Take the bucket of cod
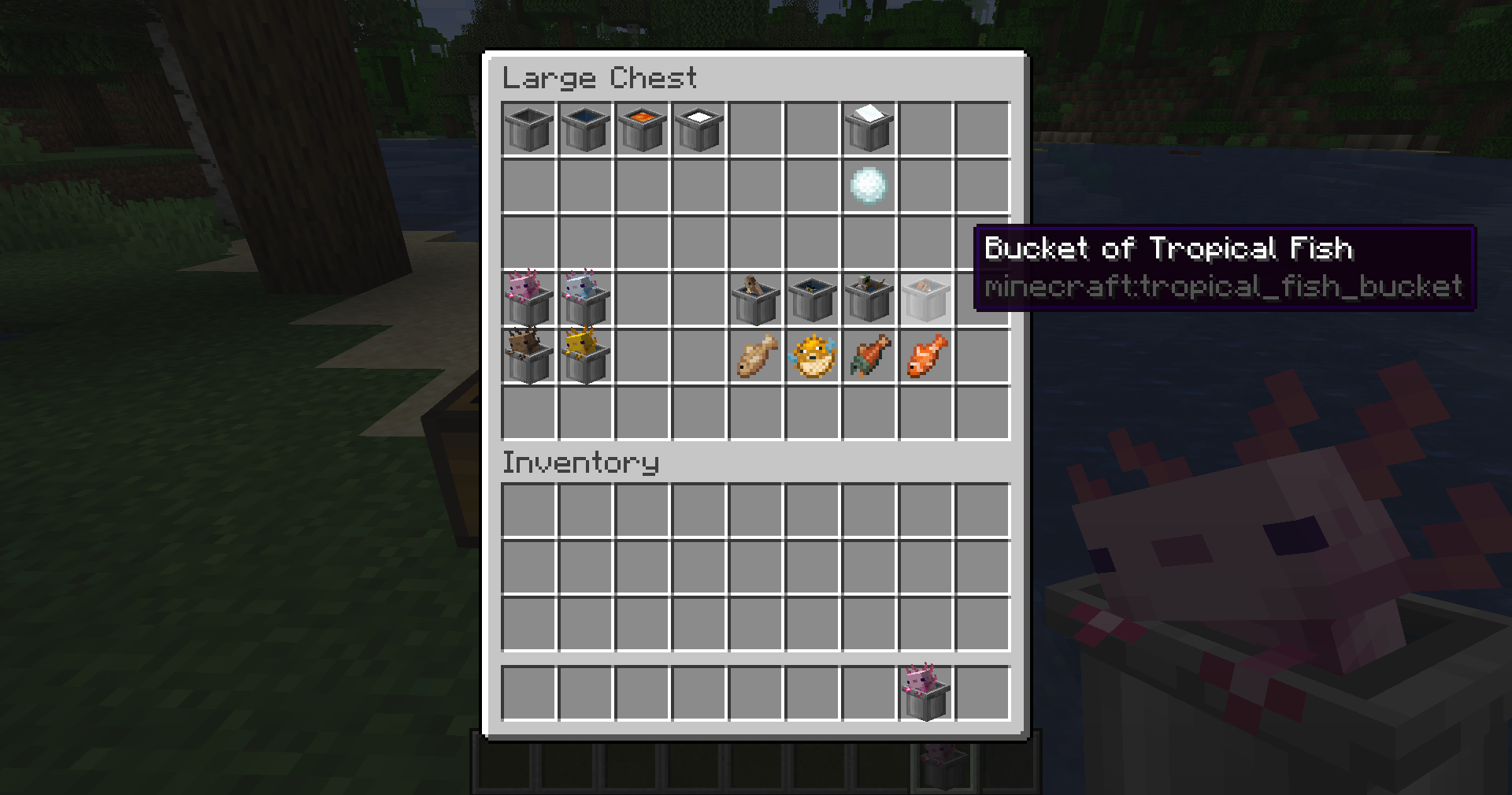This screenshot has height=795, width=1512. [756, 299]
